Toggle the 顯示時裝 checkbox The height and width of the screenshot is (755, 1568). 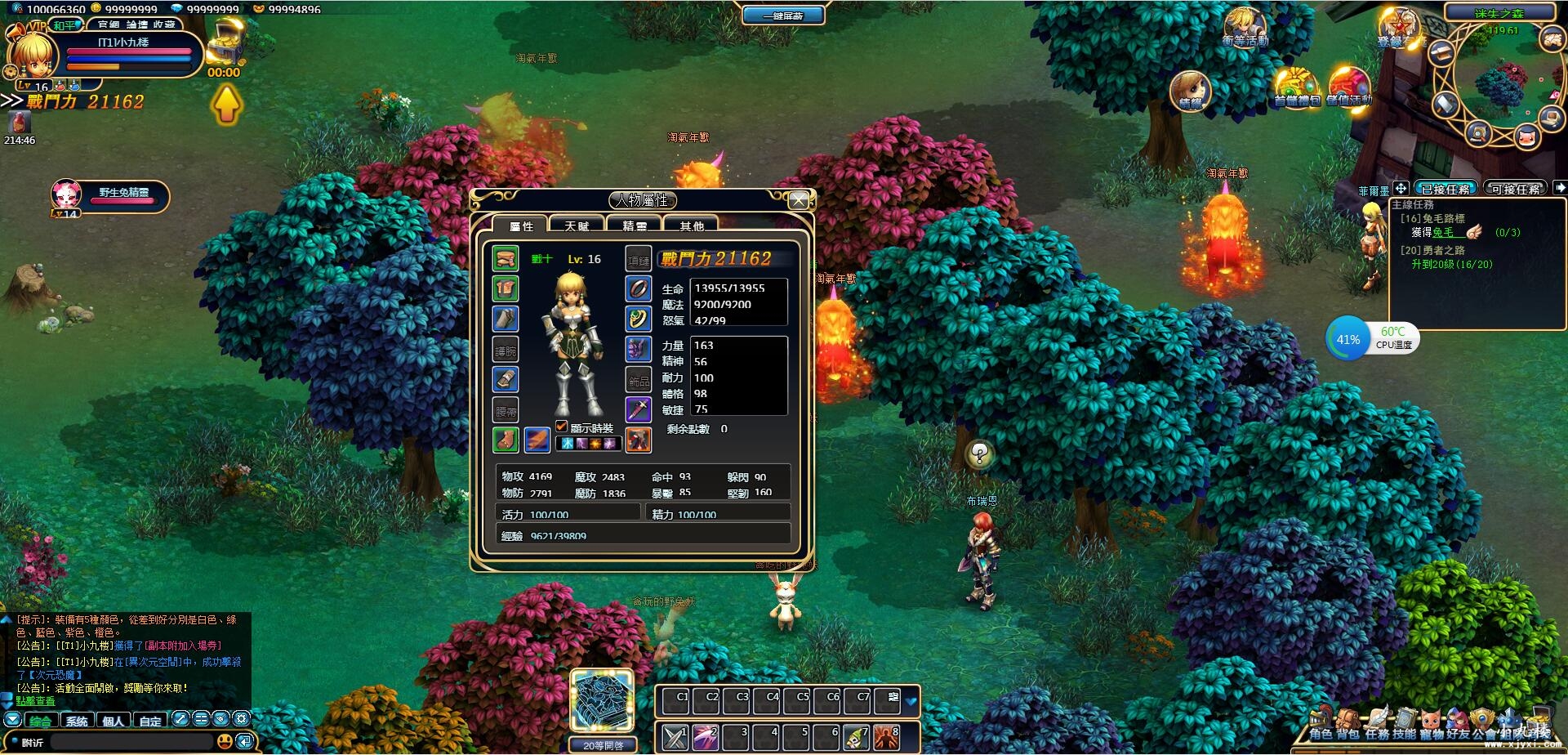(x=562, y=427)
